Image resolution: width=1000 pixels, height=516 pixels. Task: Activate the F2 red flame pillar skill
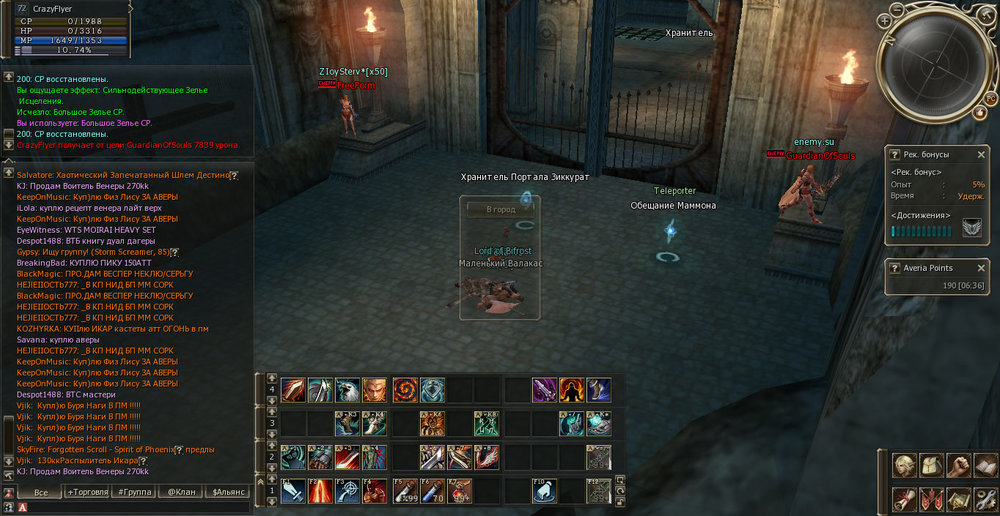(321, 491)
